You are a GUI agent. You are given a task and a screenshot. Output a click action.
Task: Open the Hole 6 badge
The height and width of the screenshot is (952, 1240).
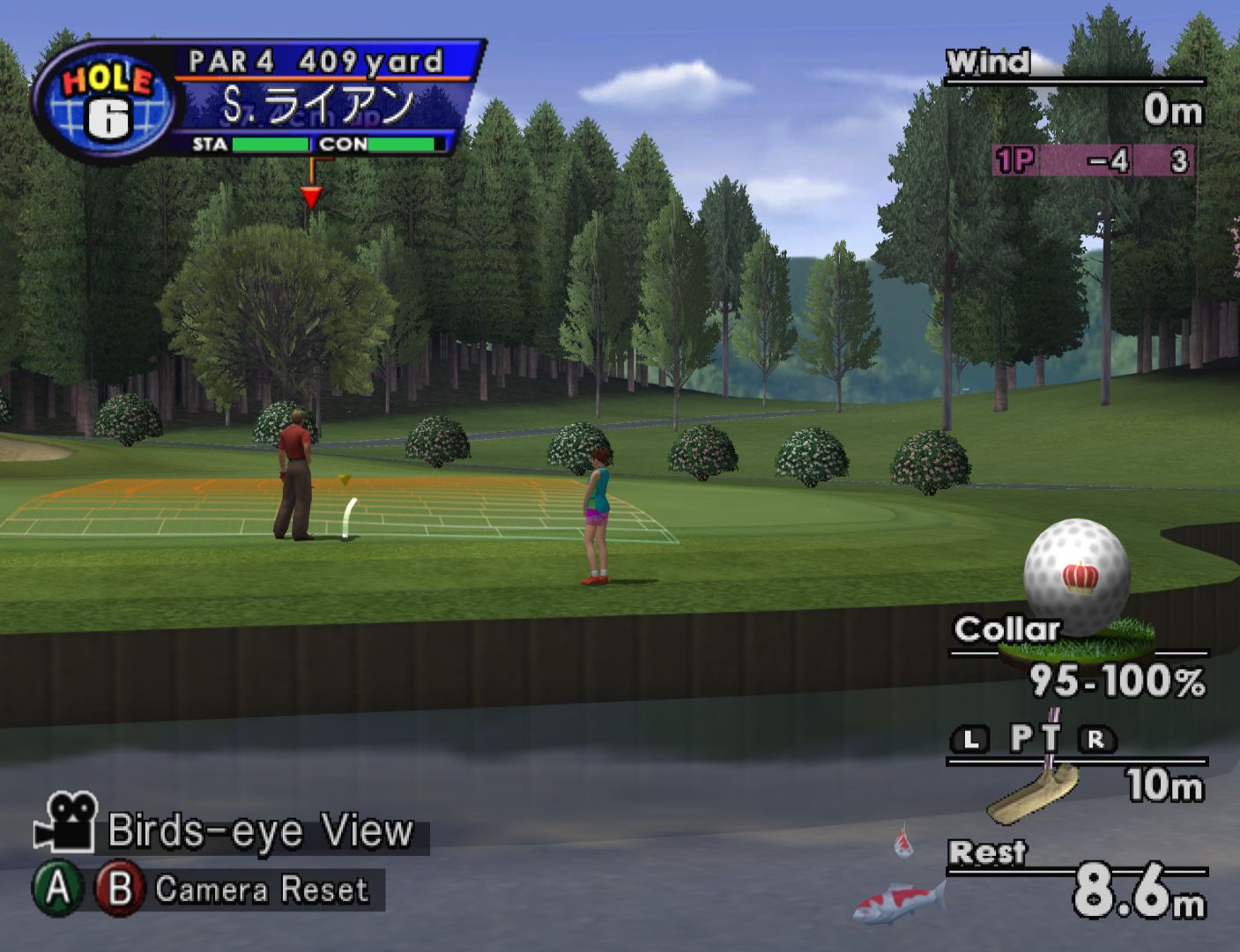pos(106,101)
